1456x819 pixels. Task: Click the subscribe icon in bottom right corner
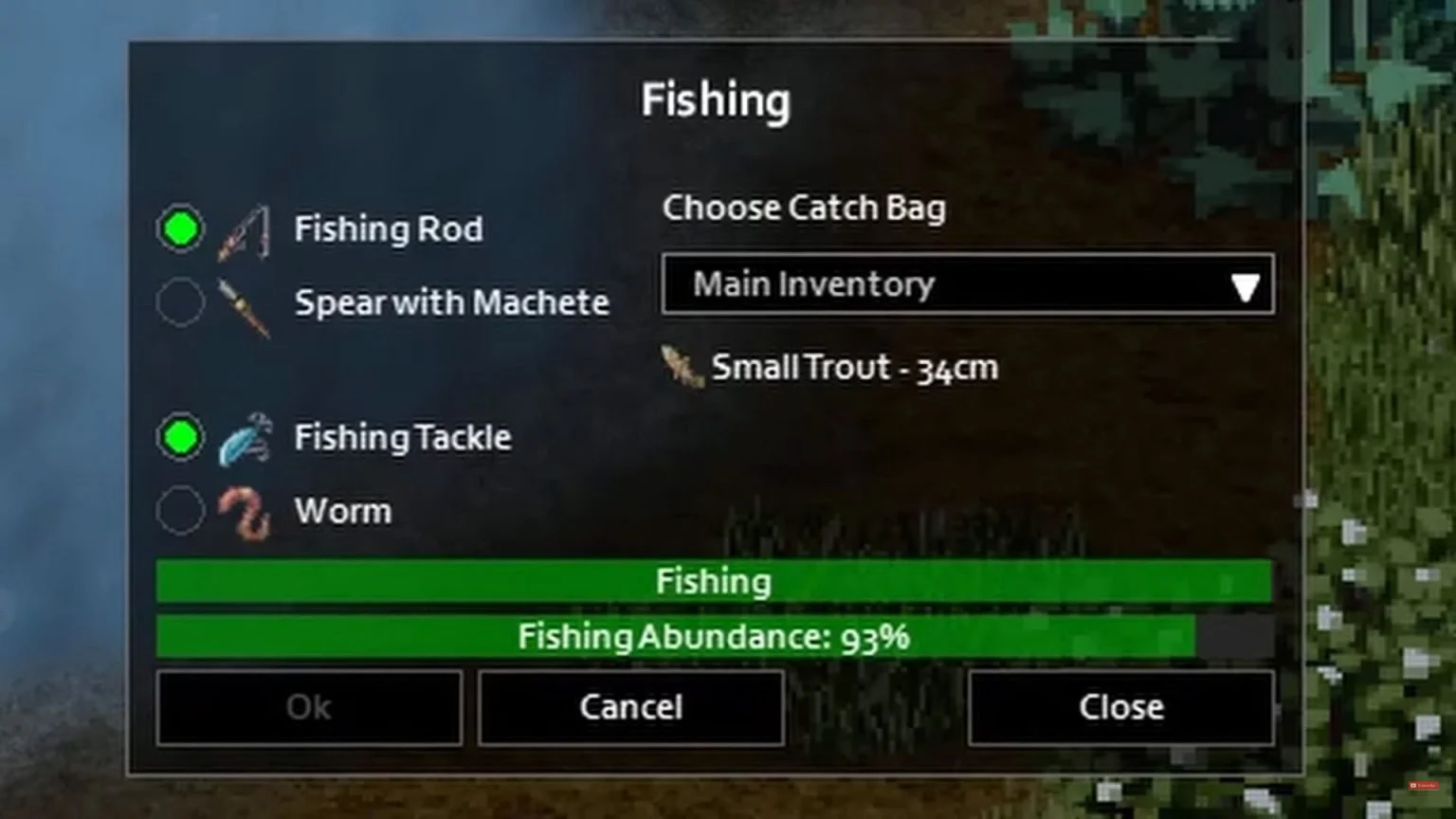pos(1423,784)
